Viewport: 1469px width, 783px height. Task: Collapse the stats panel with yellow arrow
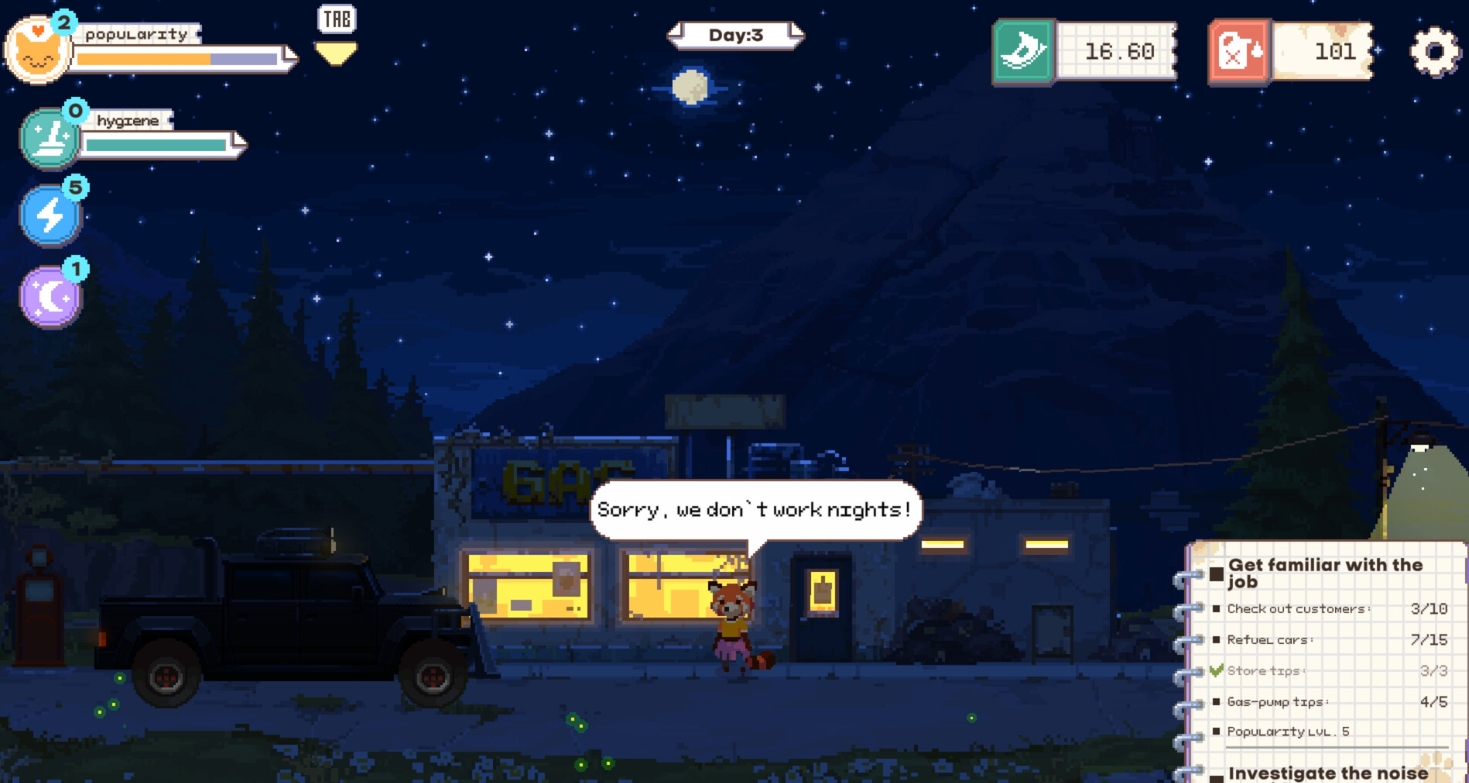336,52
